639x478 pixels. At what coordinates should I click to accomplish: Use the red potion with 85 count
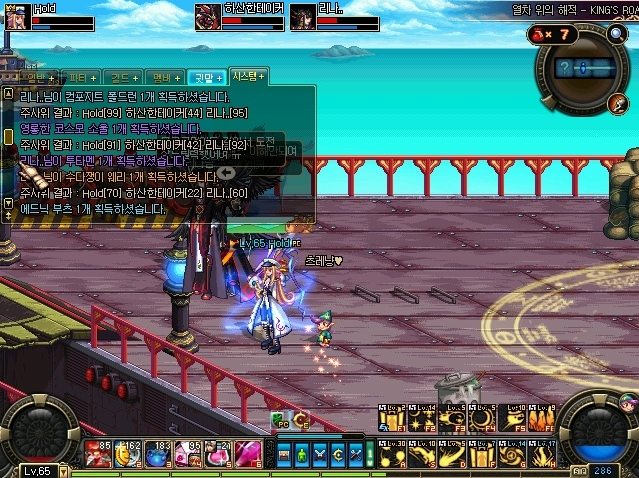98,454
